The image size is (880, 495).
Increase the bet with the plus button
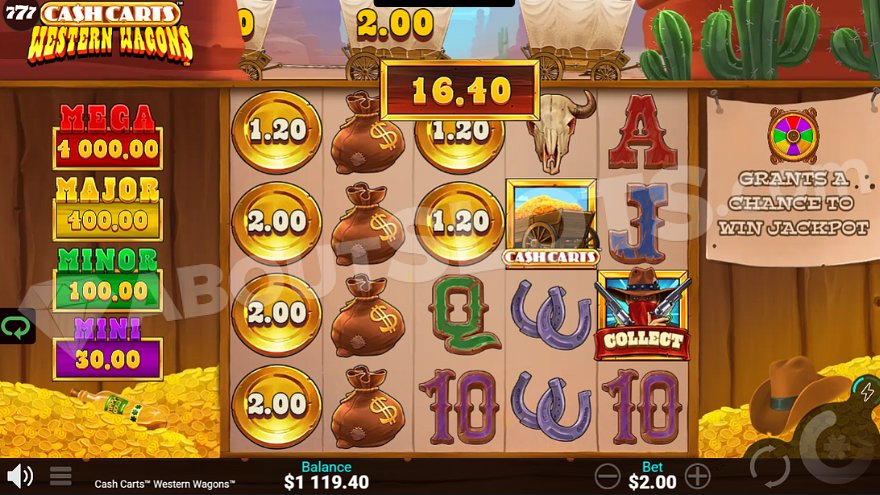tap(697, 475)
